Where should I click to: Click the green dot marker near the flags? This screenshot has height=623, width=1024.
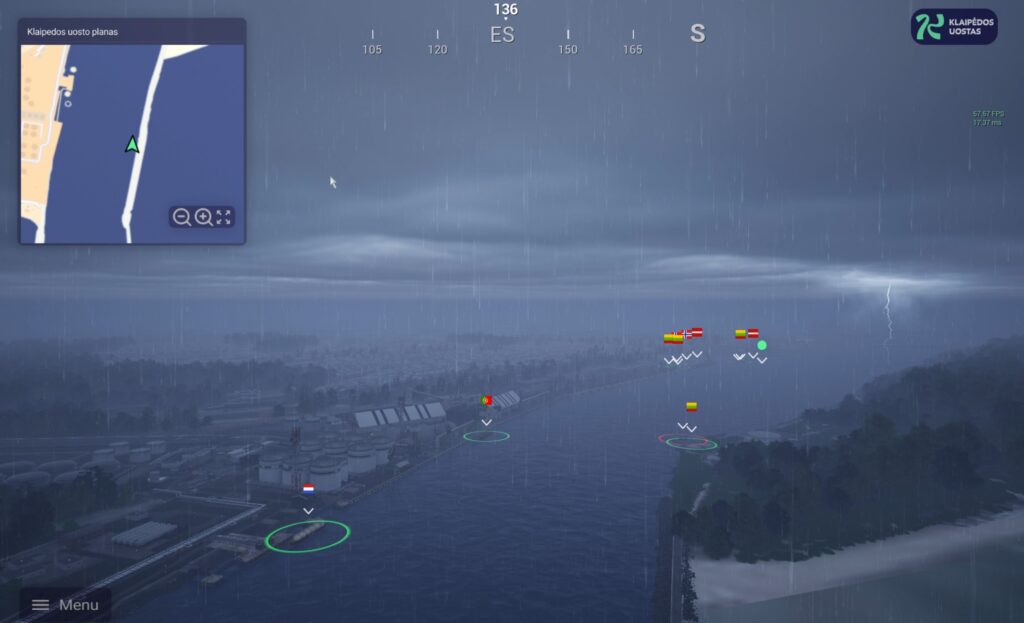pos(762,345)
